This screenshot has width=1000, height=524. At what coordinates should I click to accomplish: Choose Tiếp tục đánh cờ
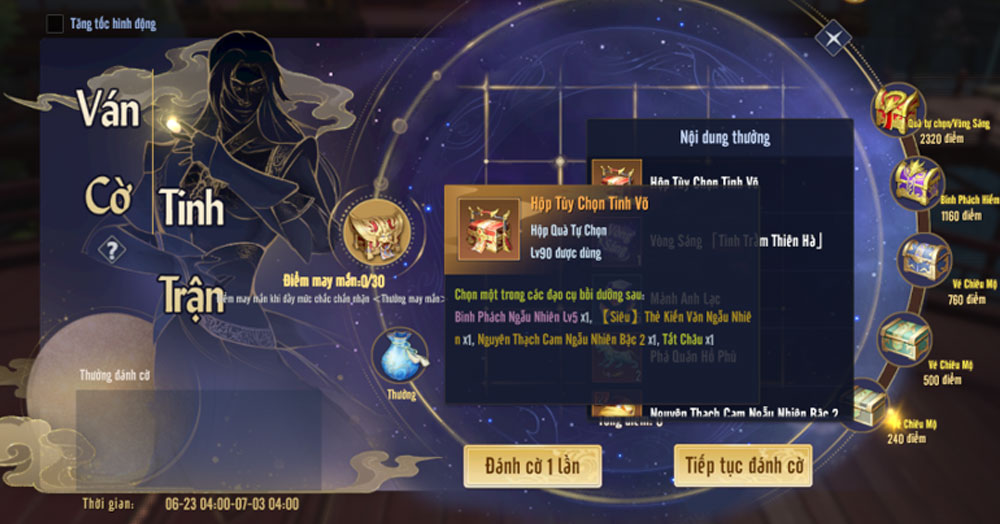coord(742,466)
